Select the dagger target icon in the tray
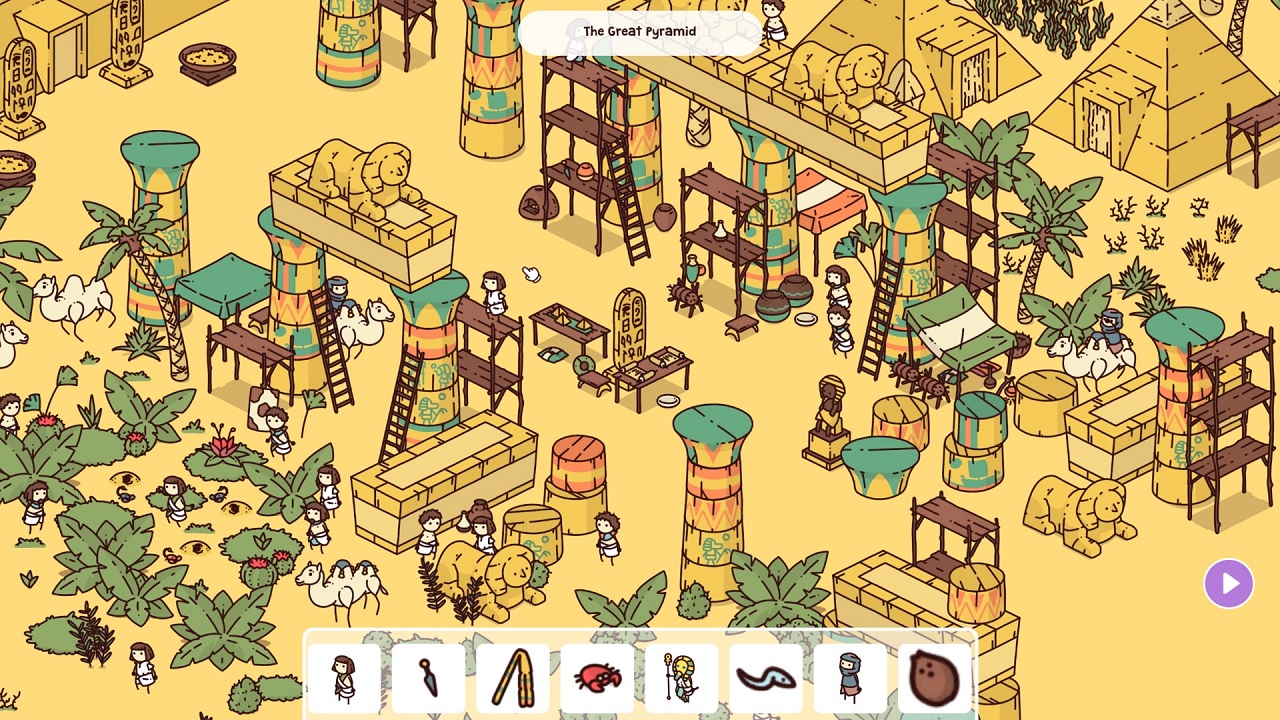Screen dimensions: 1280x720 tap(428, 678)
